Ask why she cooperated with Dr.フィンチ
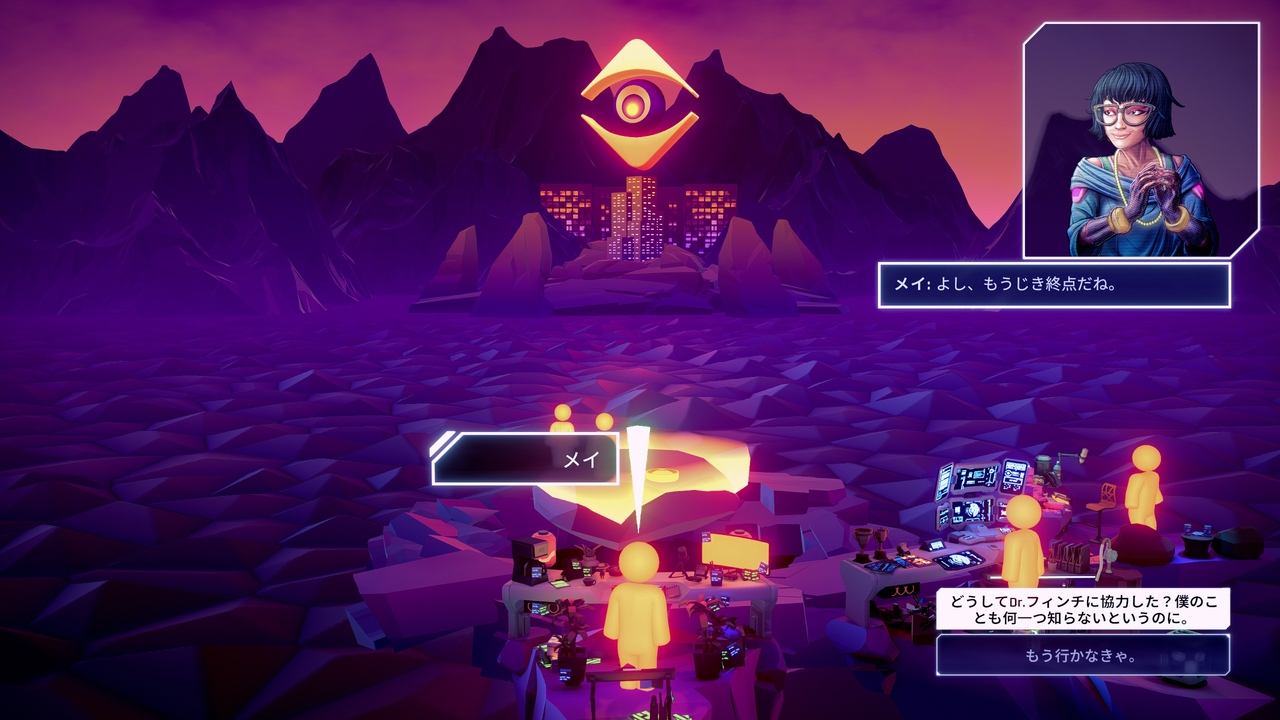The width and height of the screenshot is (1280, 720). (x=1082, y=608)
